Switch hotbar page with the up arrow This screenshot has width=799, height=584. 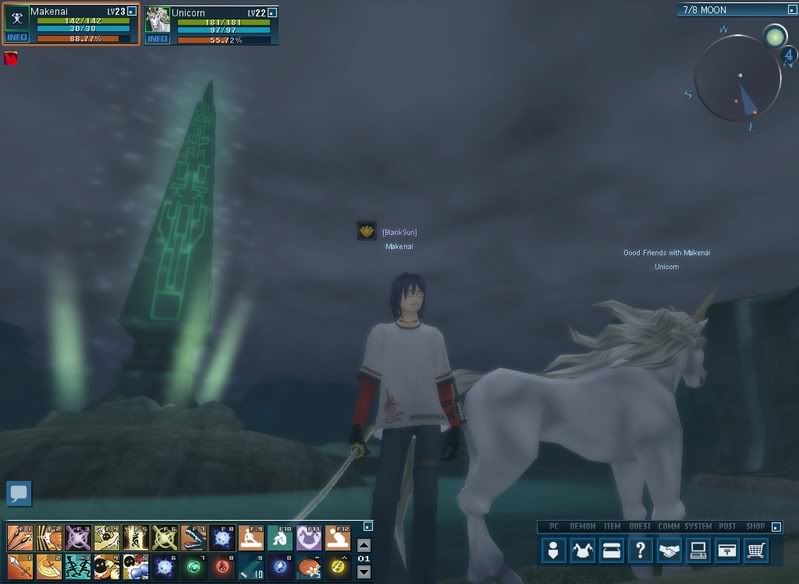pos(364,545)
